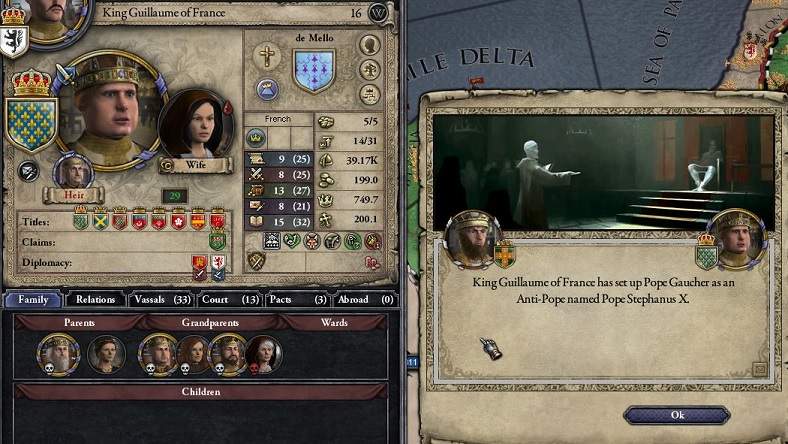Image resolution: width=788 pixels, height=444 pixels.
Task: Switch to the Family tab
Action: tap(32, 299)
